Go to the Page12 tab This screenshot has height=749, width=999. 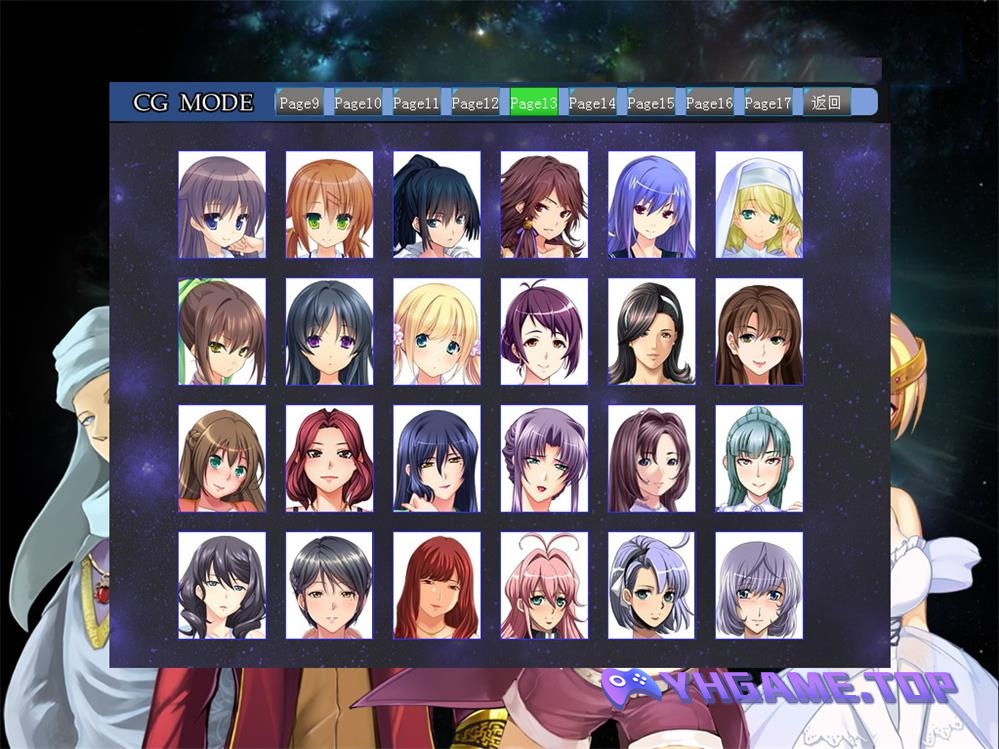475,102
